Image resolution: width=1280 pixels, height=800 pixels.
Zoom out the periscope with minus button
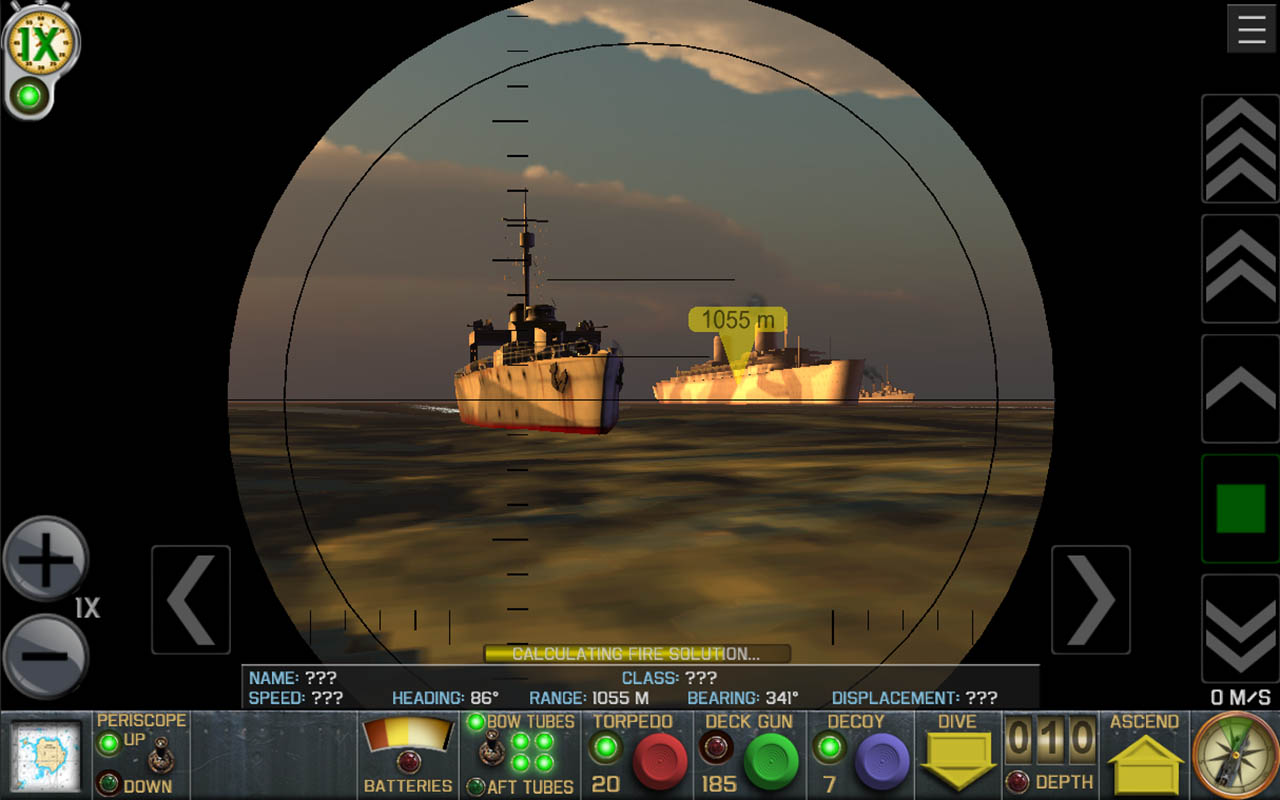[x=46, y=656]
